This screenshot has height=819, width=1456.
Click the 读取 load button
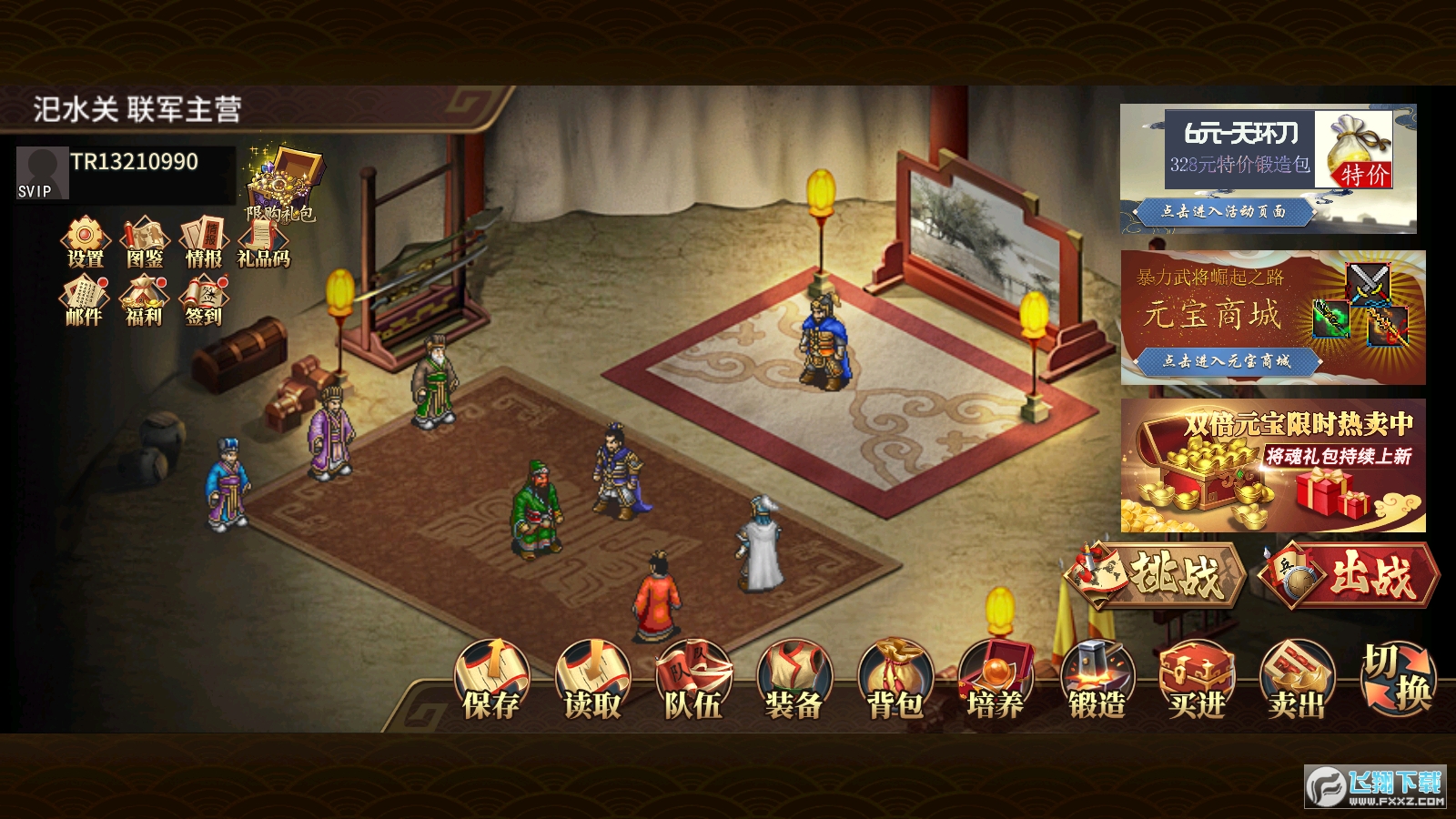click(592, 682)
